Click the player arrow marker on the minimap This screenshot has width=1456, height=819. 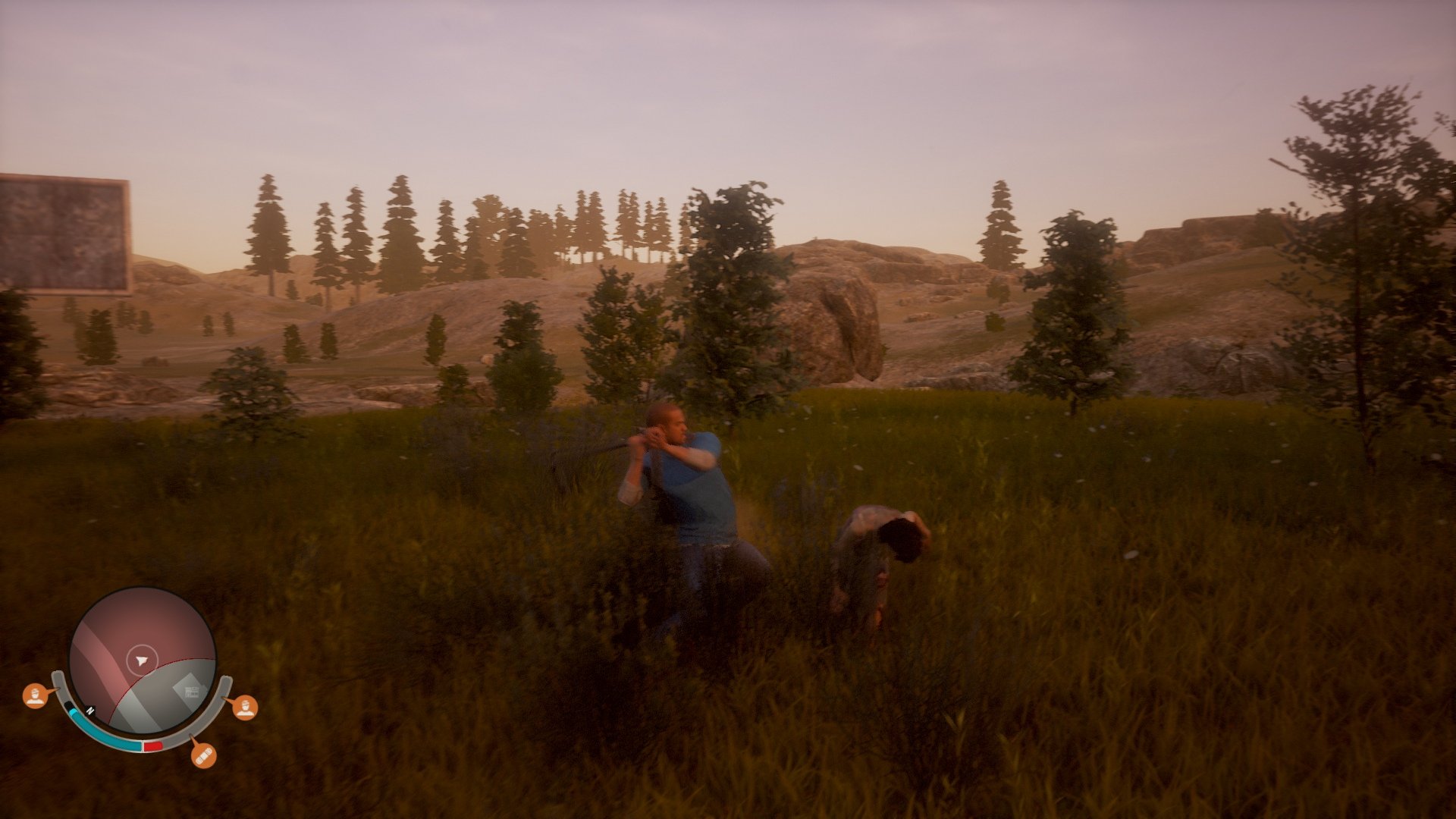[141, 659]
